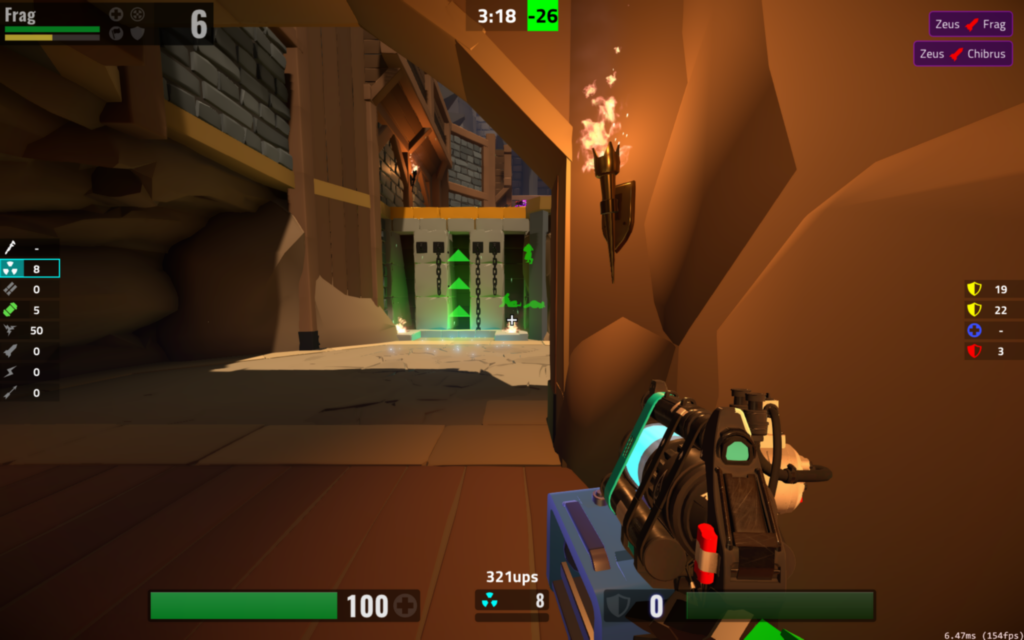Viewport: 1024px width, 640px height.
Task: Click the yellow armor timer showing 19
Action: [974, 289]
